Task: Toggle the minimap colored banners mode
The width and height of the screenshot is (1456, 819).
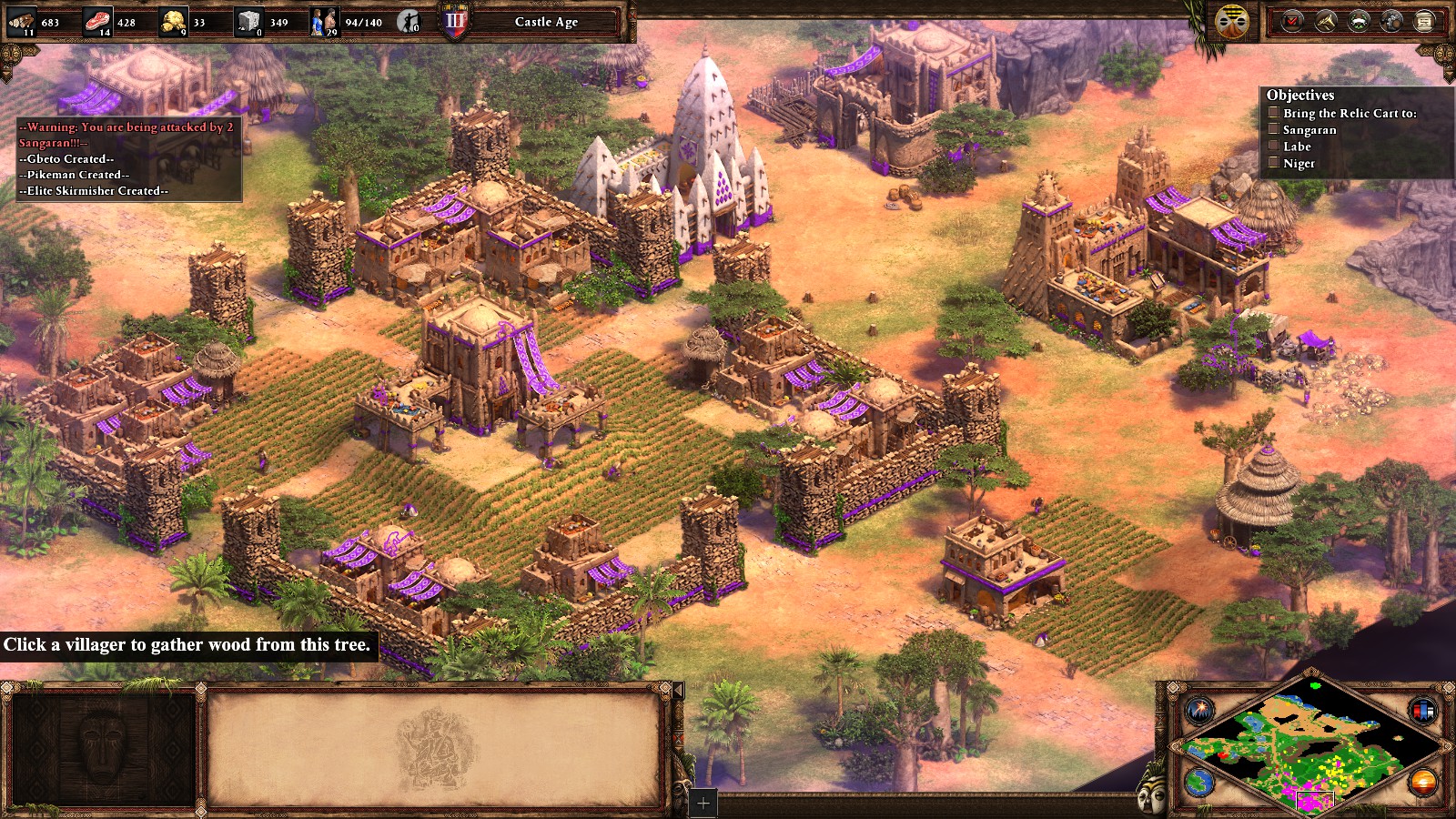Action: tap(1423, 710)
